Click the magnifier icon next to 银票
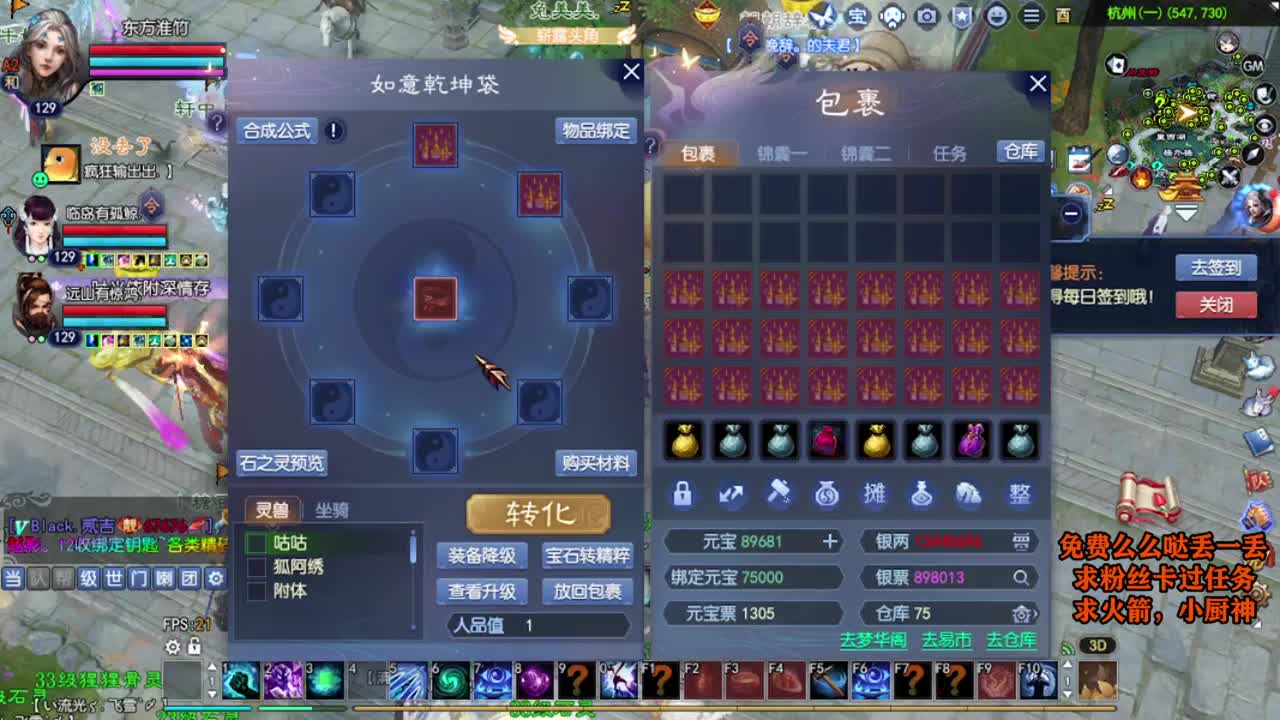This screenshot has width=1280, height=720. tap(1022, 578)
